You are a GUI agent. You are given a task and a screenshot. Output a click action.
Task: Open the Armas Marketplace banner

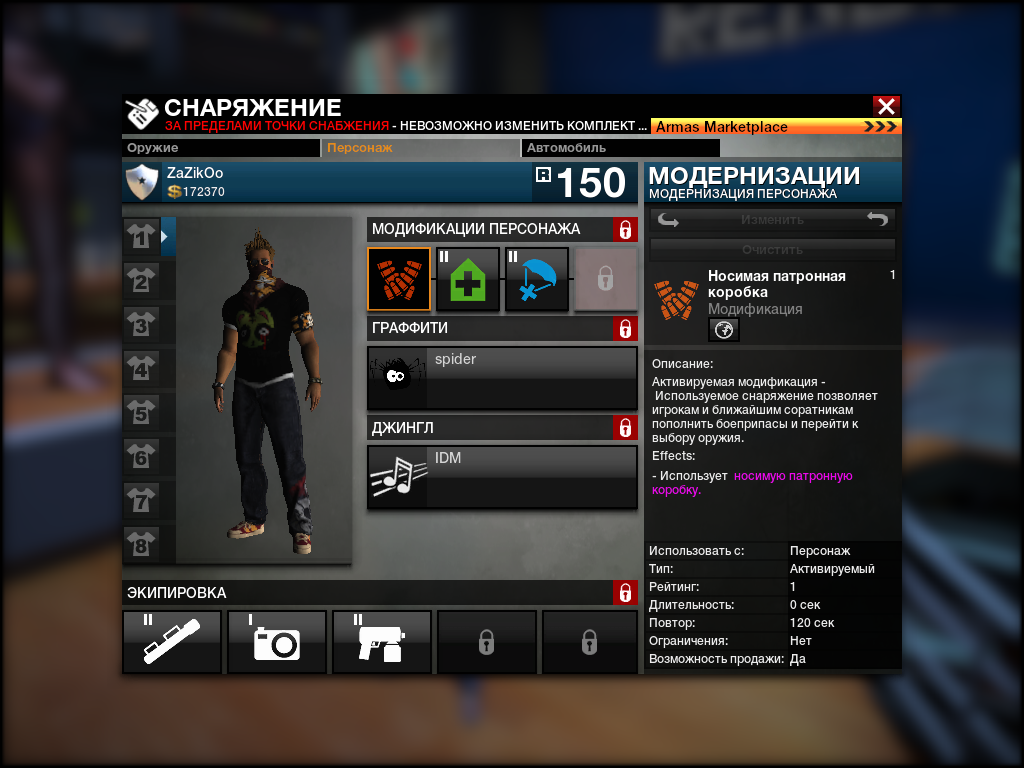[x=776, y=127]
